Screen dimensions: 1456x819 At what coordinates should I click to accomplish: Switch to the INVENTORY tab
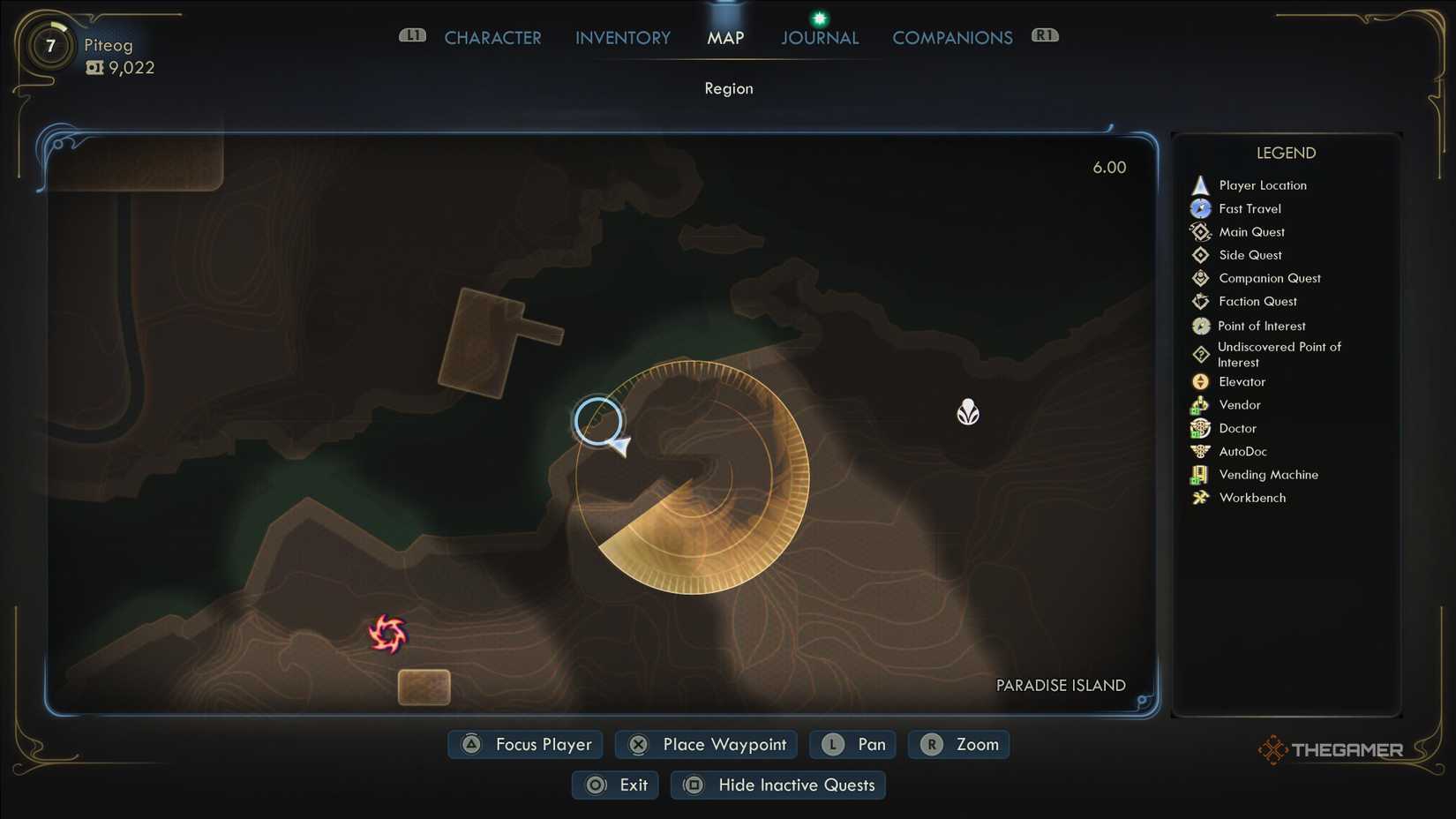(622, 37)
